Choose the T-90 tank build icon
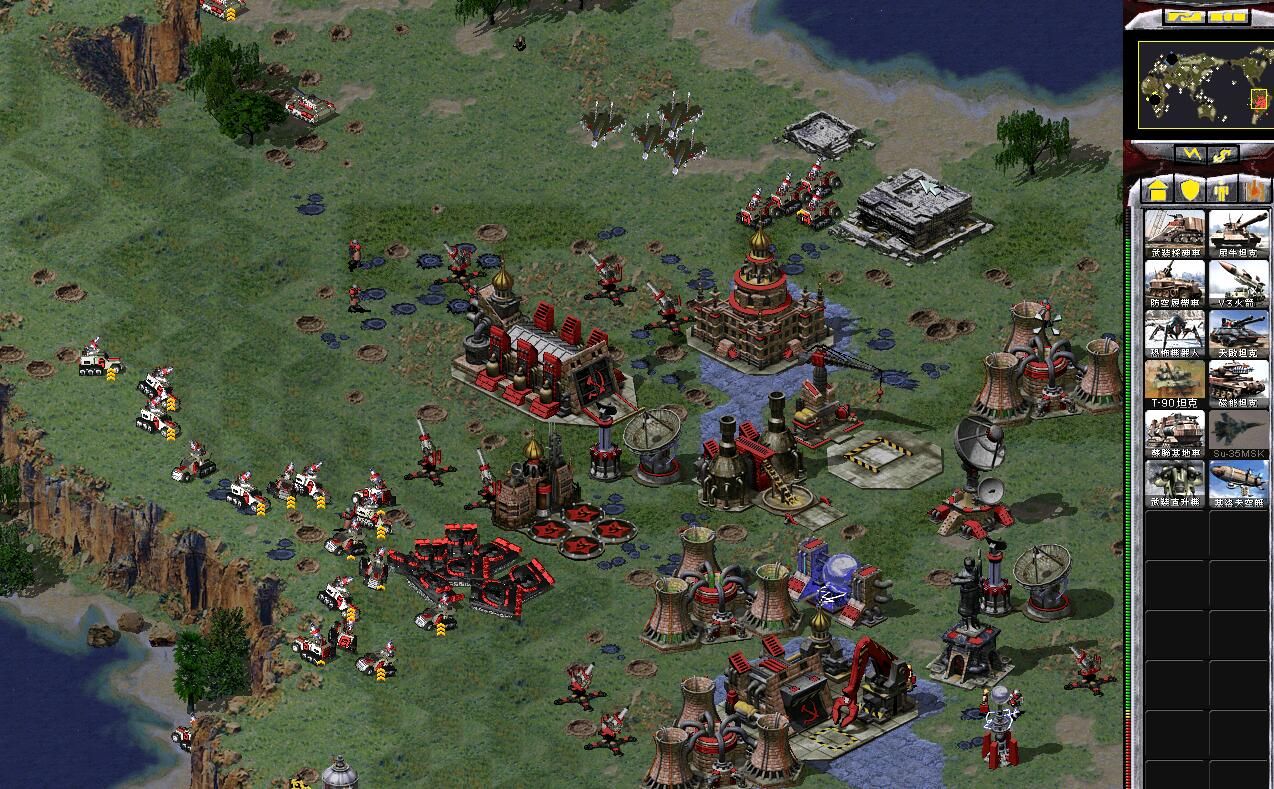Screen dimensions: 1274x789 pyautogui.click(x=1174, y=384)
